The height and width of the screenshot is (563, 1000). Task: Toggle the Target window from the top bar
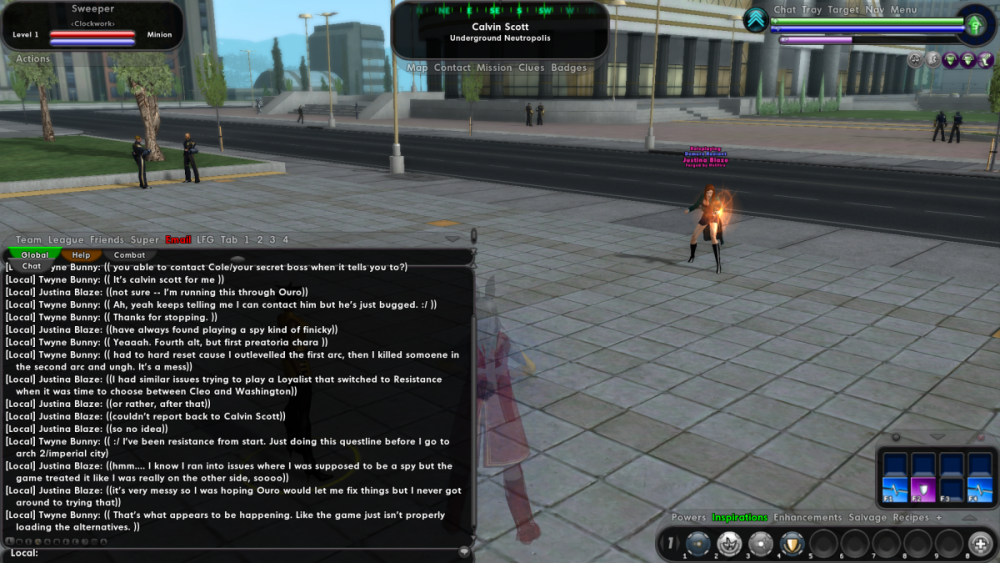click(x=844, y=10)
